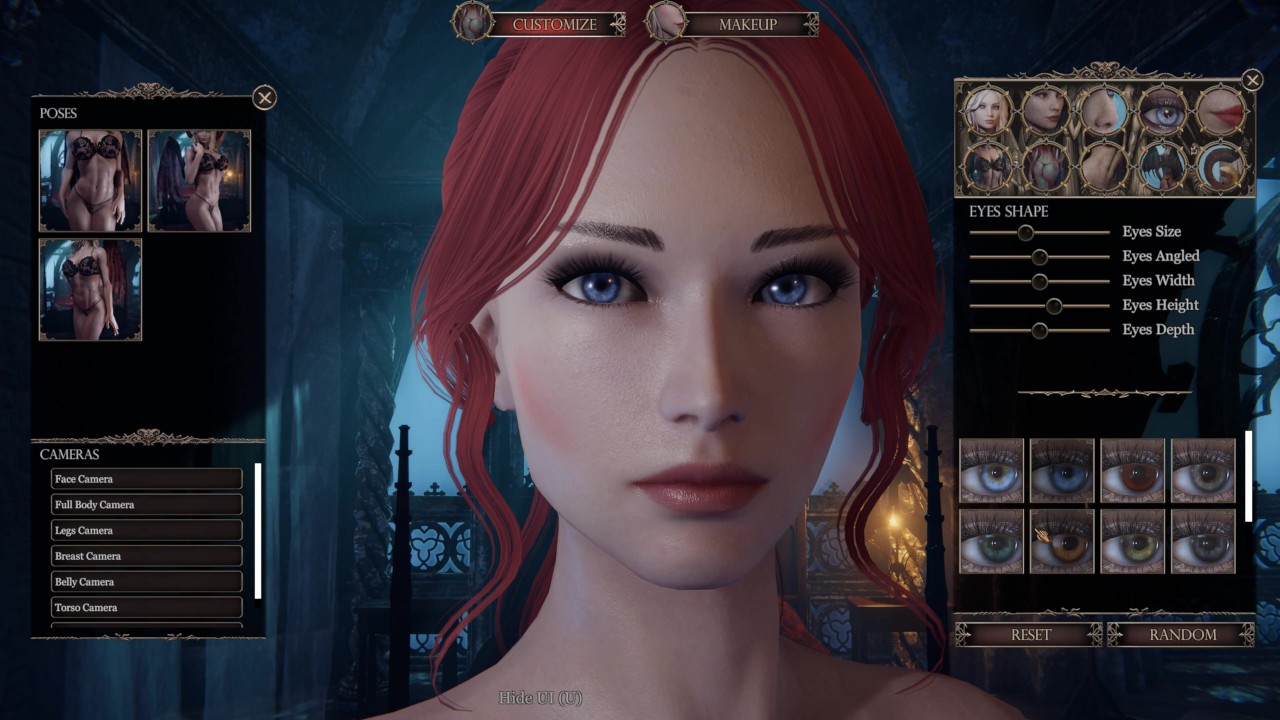Switch to the Makeup tab
Image resolution: width=1280 pixels, height=720 pixels.
tap(747, 24)
